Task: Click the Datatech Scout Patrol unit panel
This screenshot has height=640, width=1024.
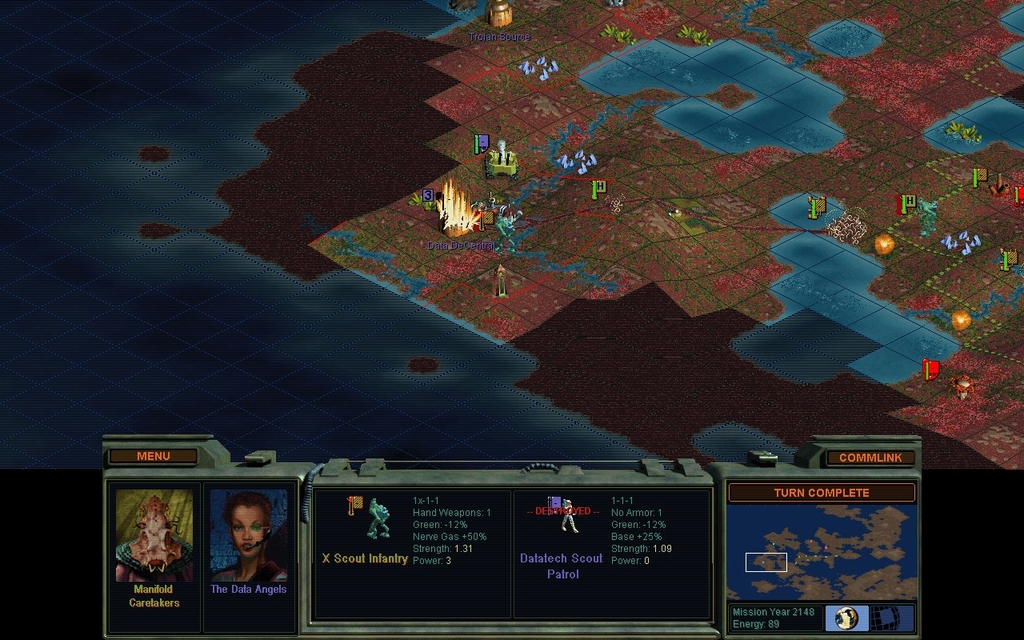Action: pyautogui.click(x=611, y=553)
